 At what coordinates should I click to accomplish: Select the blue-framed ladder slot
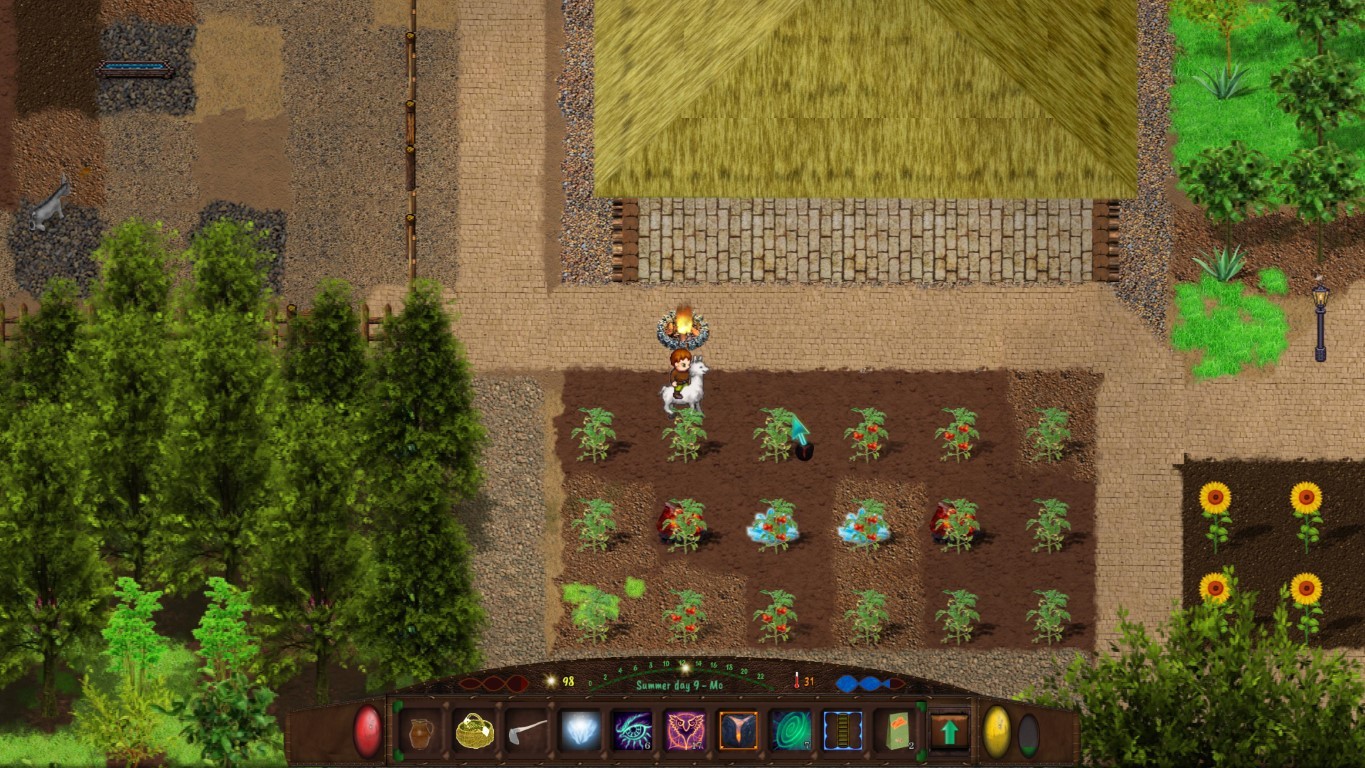(843, 731)
